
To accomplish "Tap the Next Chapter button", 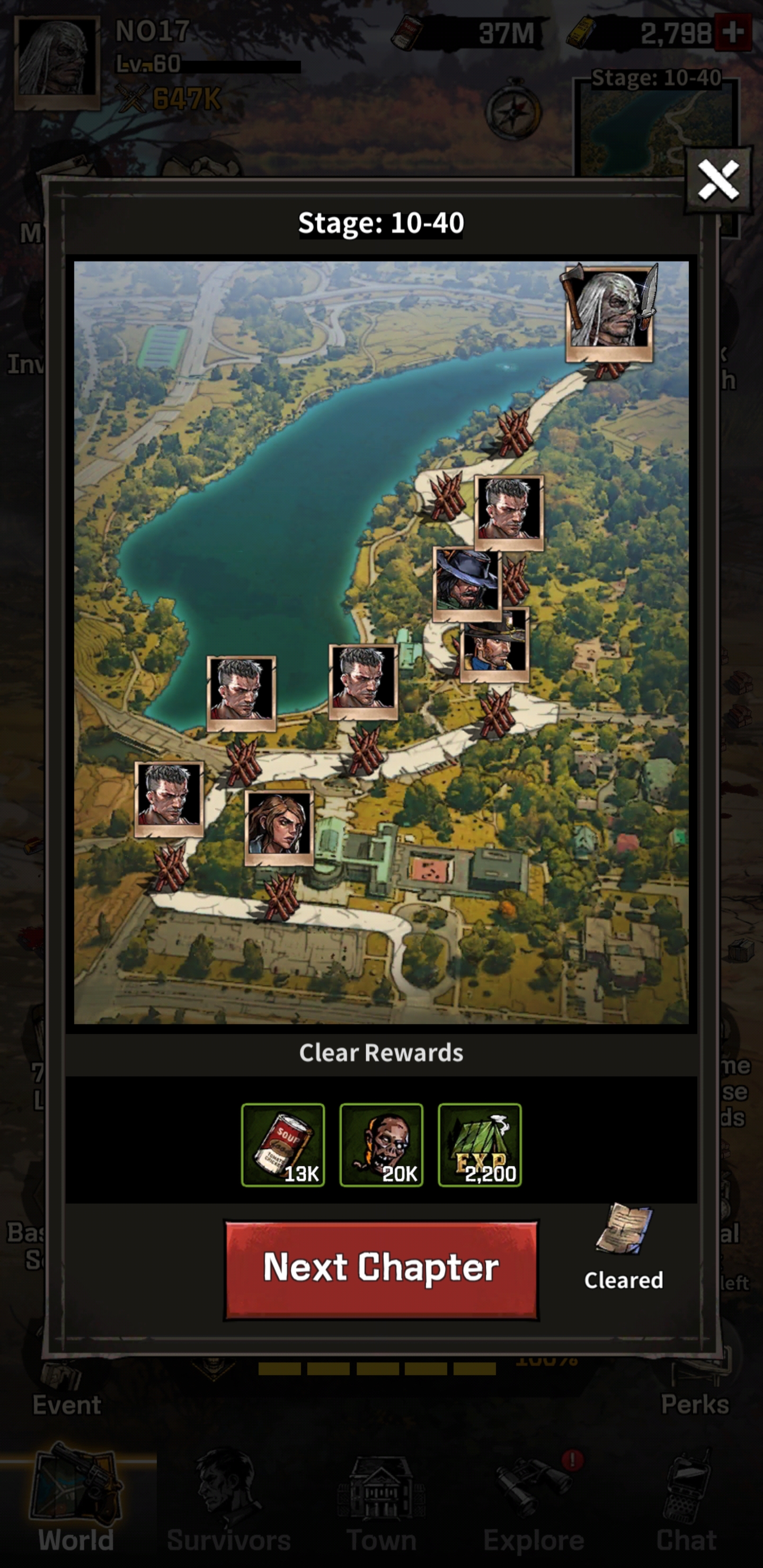I will [381, 1269].
